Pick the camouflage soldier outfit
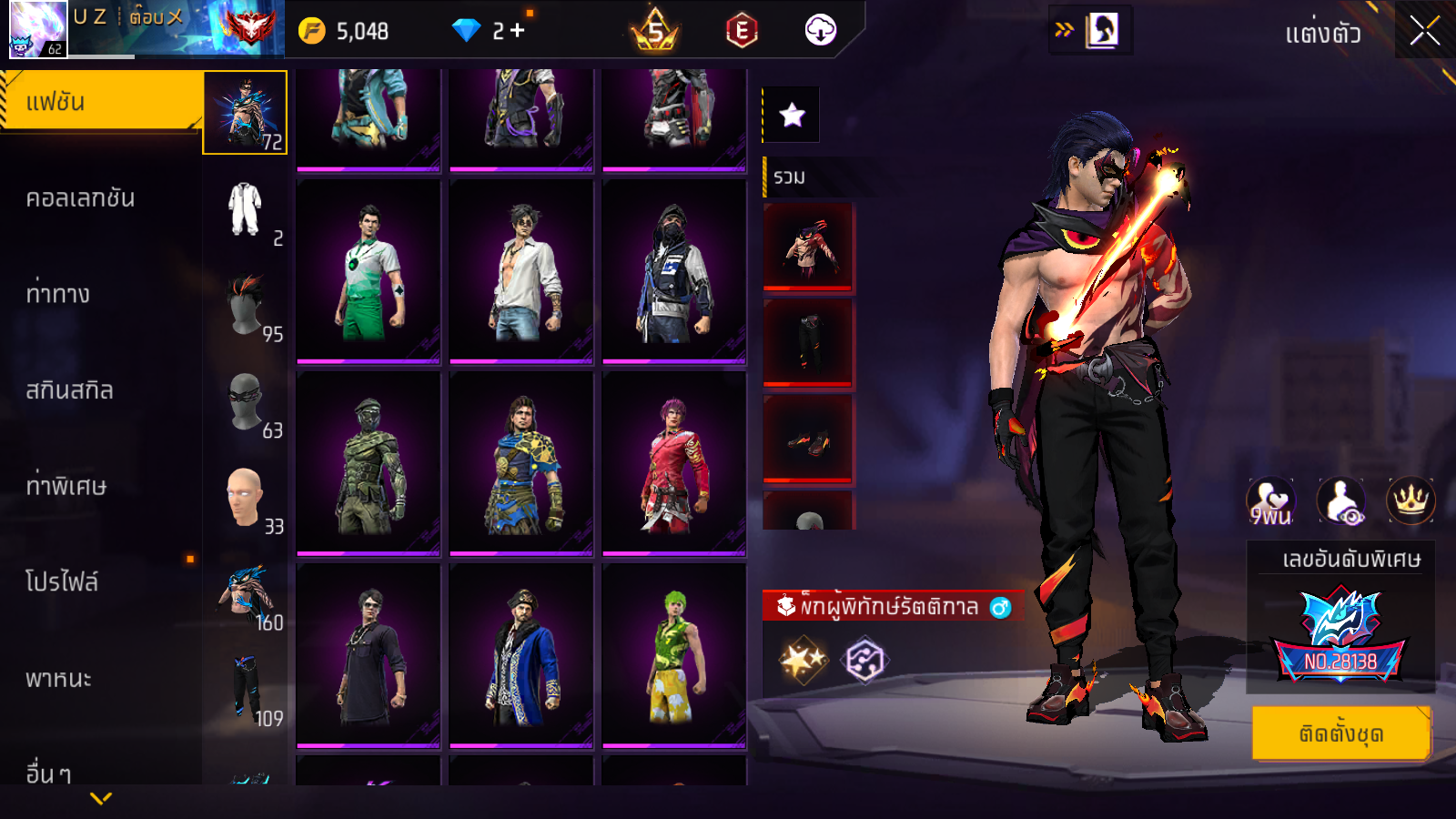This screenshot has width=1456, height=819. pos(369,463)
